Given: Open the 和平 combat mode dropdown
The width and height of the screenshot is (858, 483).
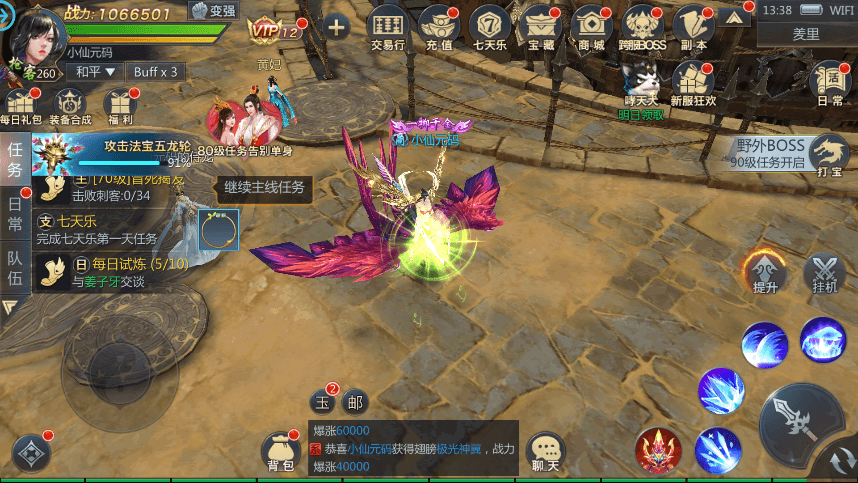Looking at the screenshot, I should 94,72.
